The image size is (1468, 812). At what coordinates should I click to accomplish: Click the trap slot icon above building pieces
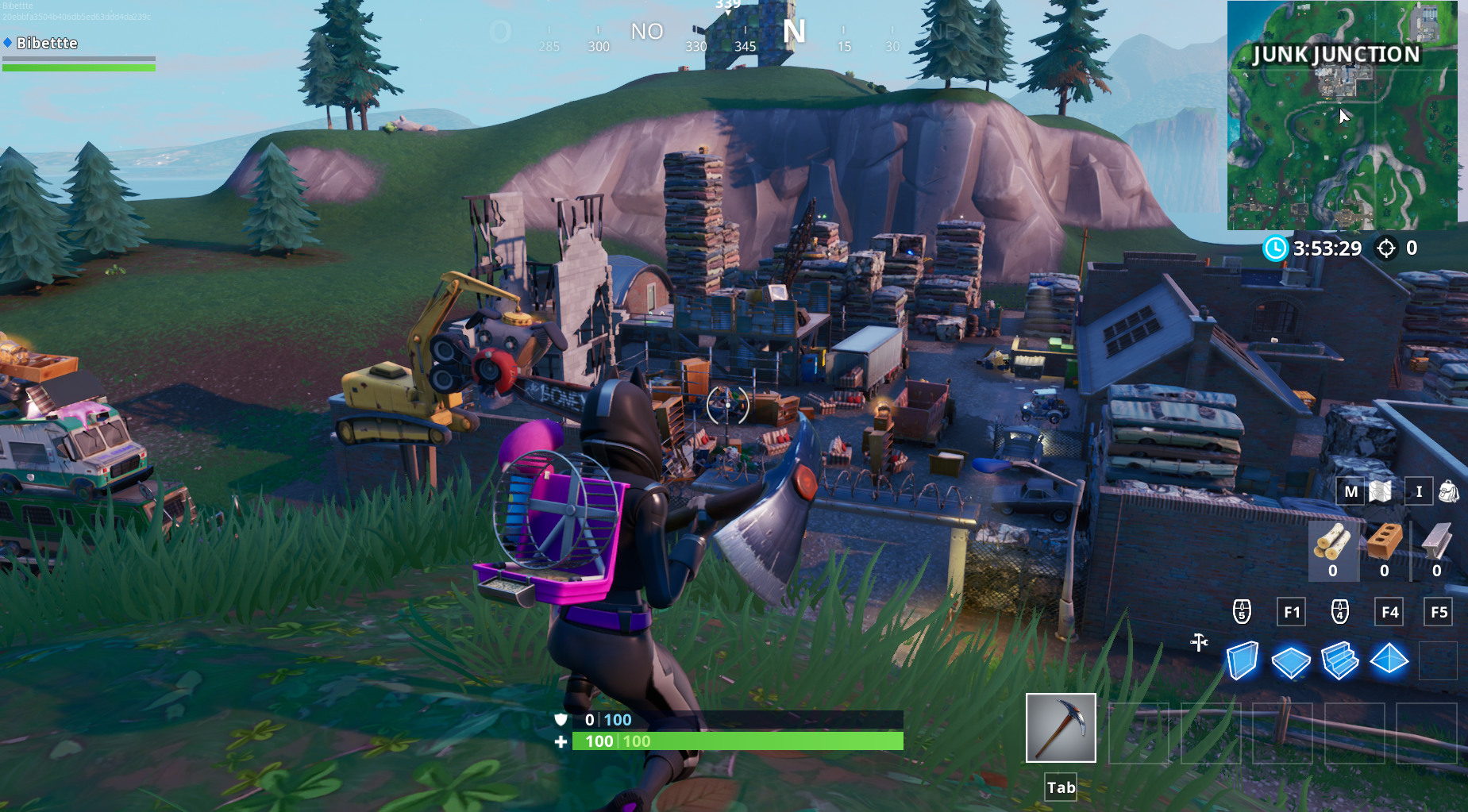click(1199, 644)
